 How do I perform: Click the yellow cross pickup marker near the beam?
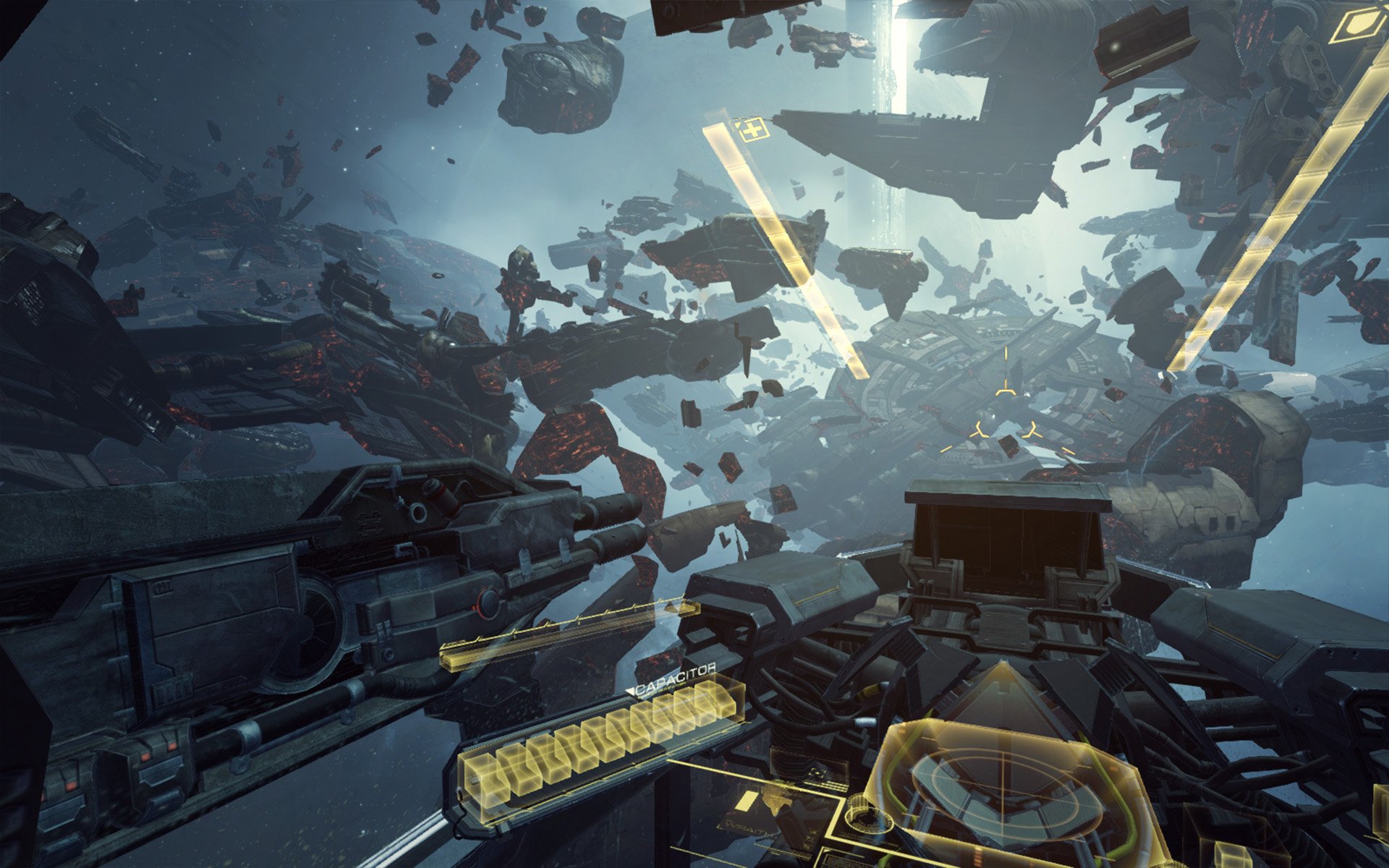(752, 132)
